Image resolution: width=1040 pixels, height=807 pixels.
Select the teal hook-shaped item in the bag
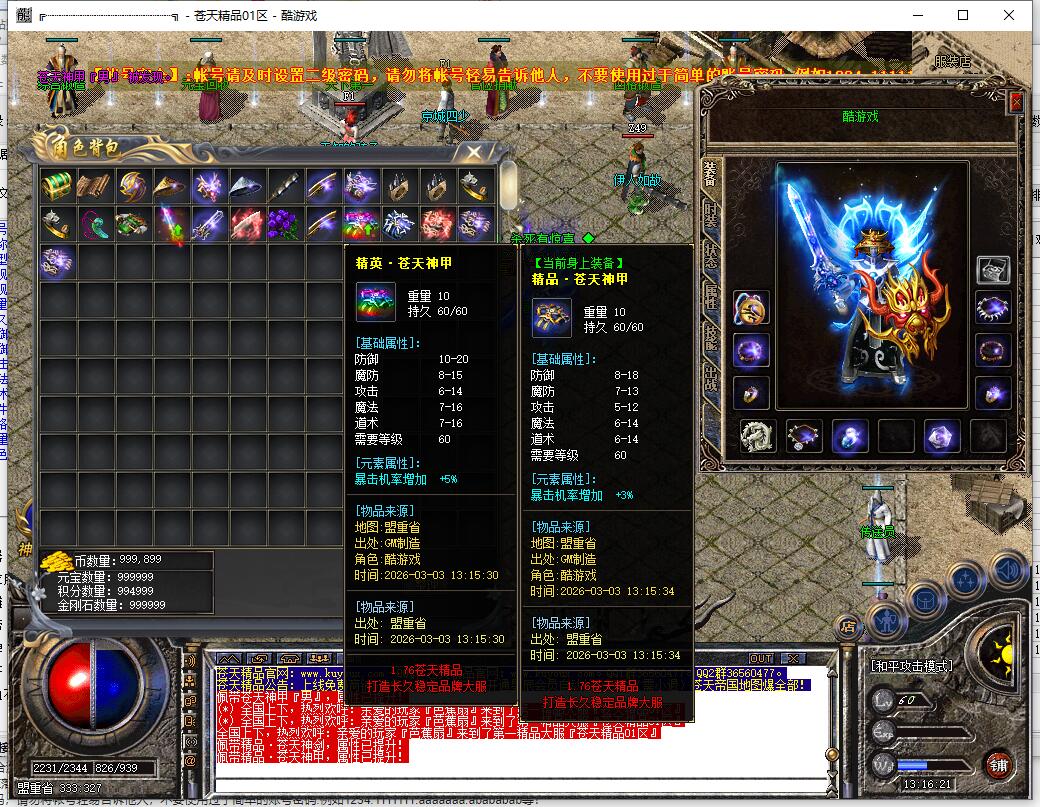point(95,224)
